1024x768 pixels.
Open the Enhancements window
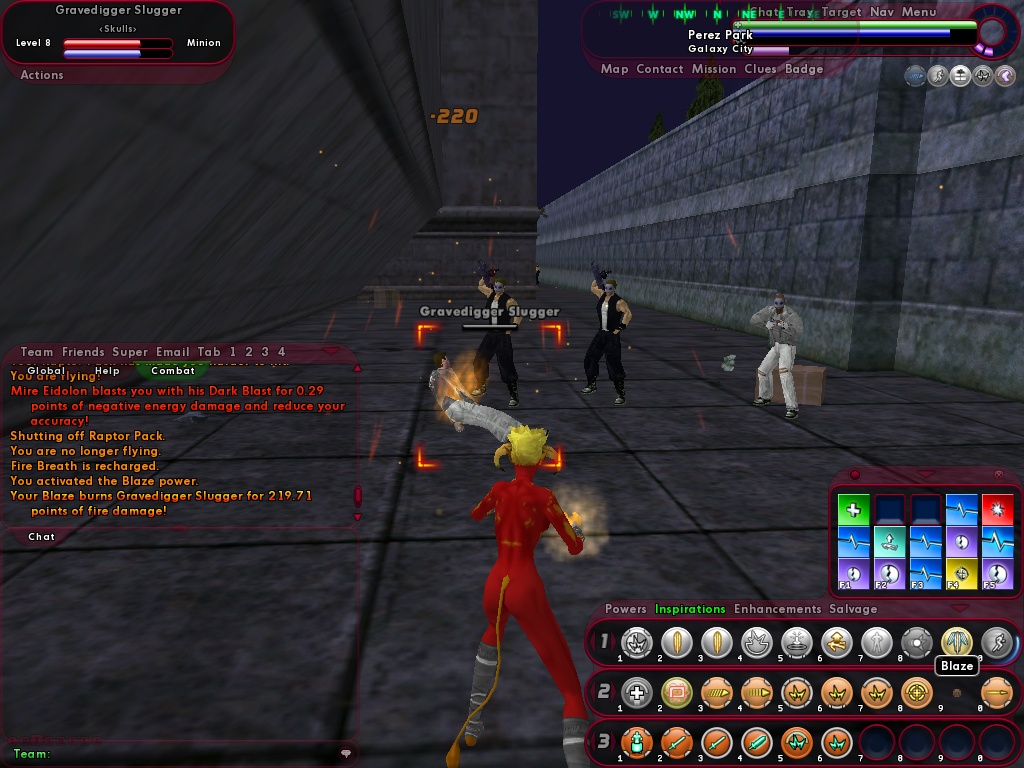777,609
